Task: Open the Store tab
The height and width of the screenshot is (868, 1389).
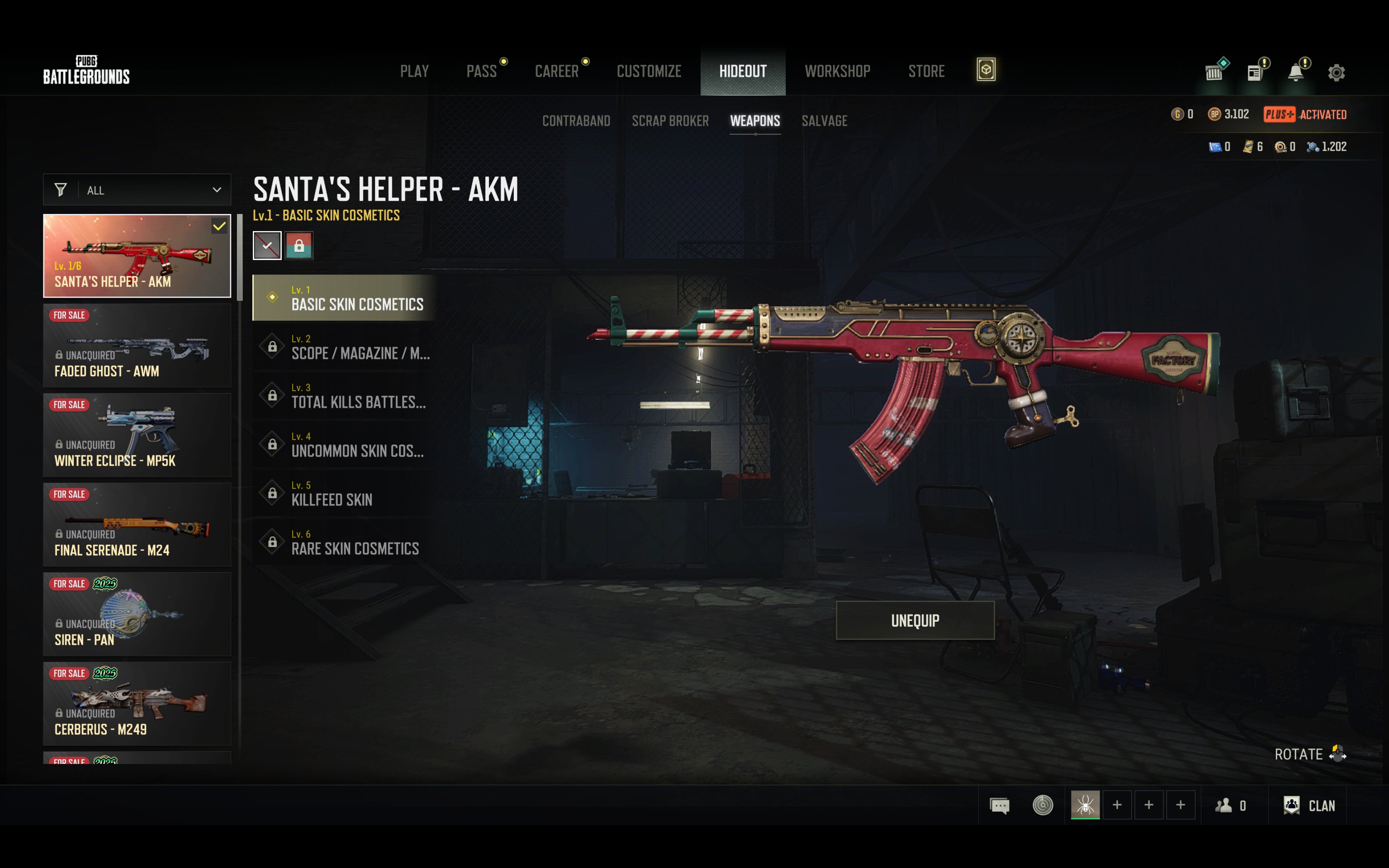Action: pyautogui.click(x=926, y=71)
